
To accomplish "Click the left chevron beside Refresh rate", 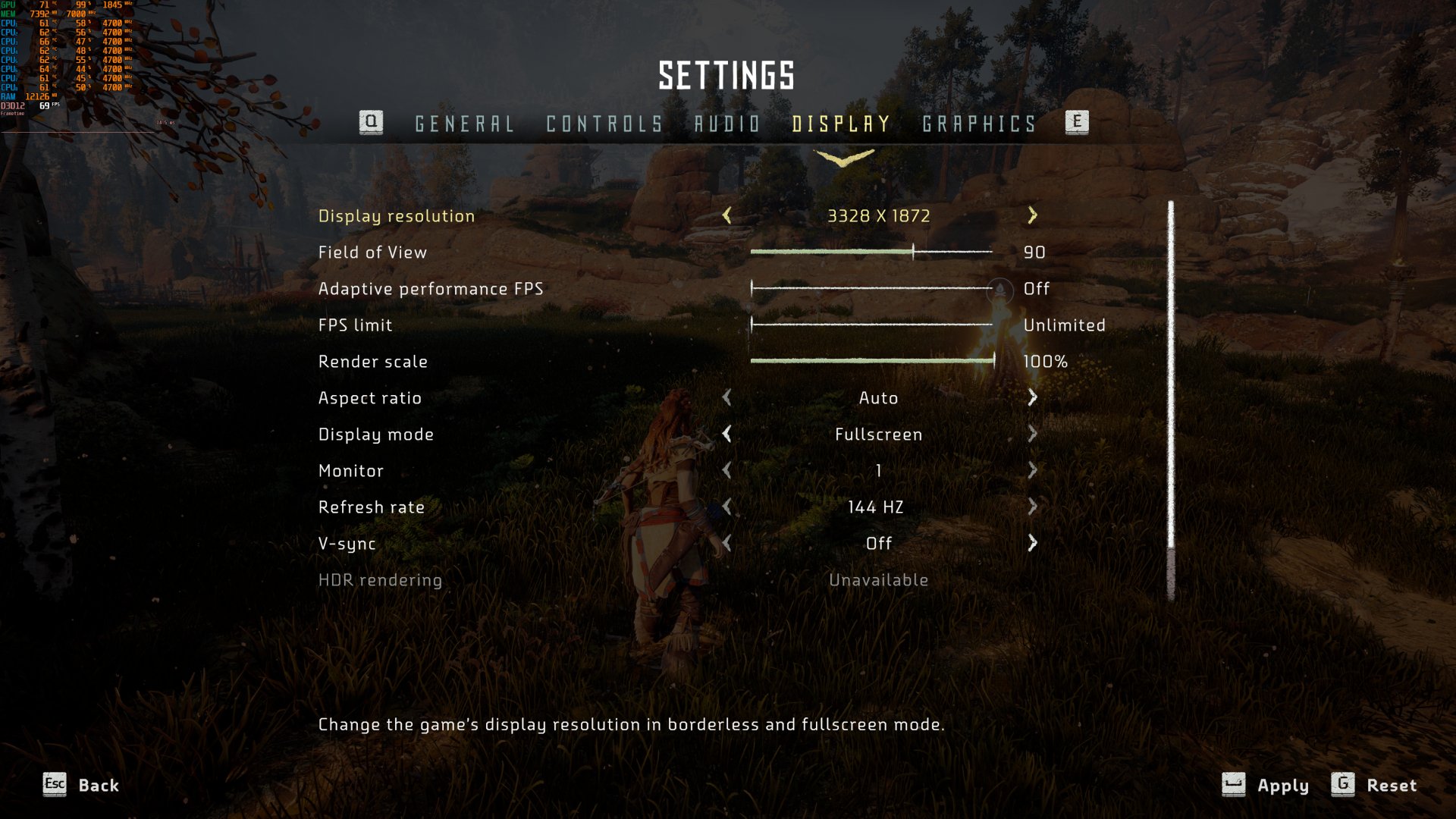I will tap(727, 507).
